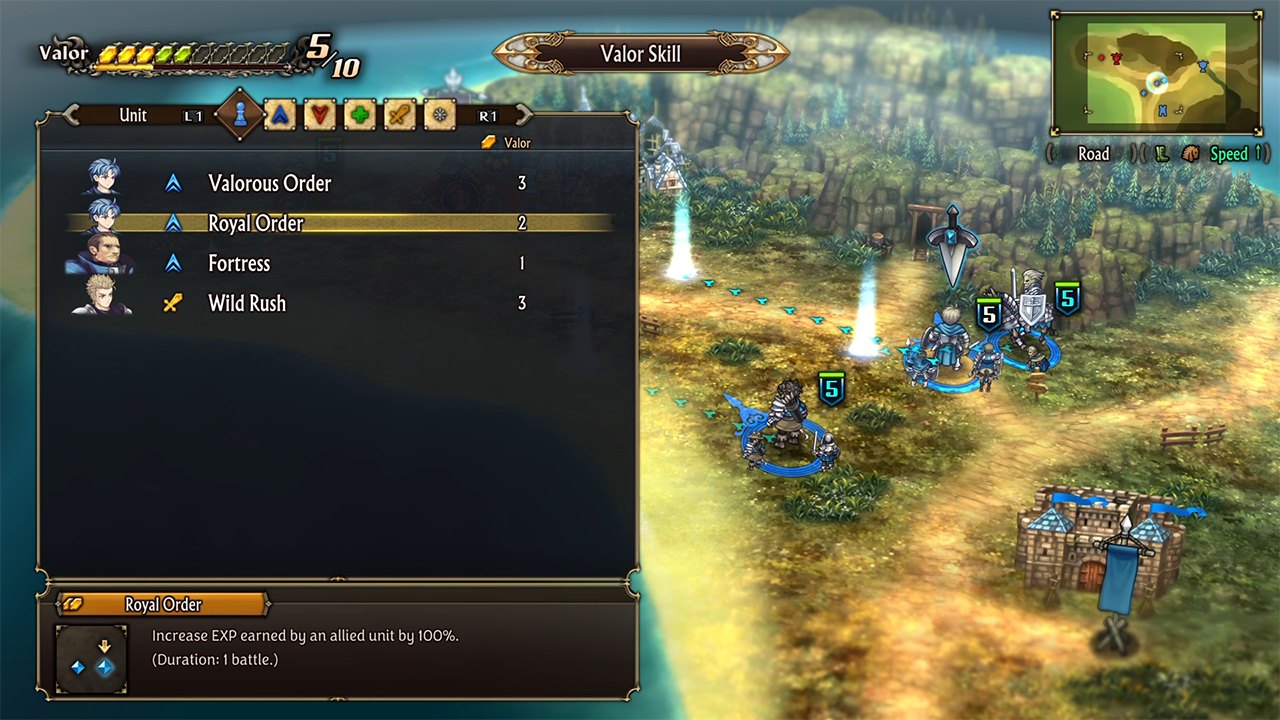The height and width of the screenshot is (720, 1280).
Task: Open the blue up-arrow buff tab
Action: [280, 115]
